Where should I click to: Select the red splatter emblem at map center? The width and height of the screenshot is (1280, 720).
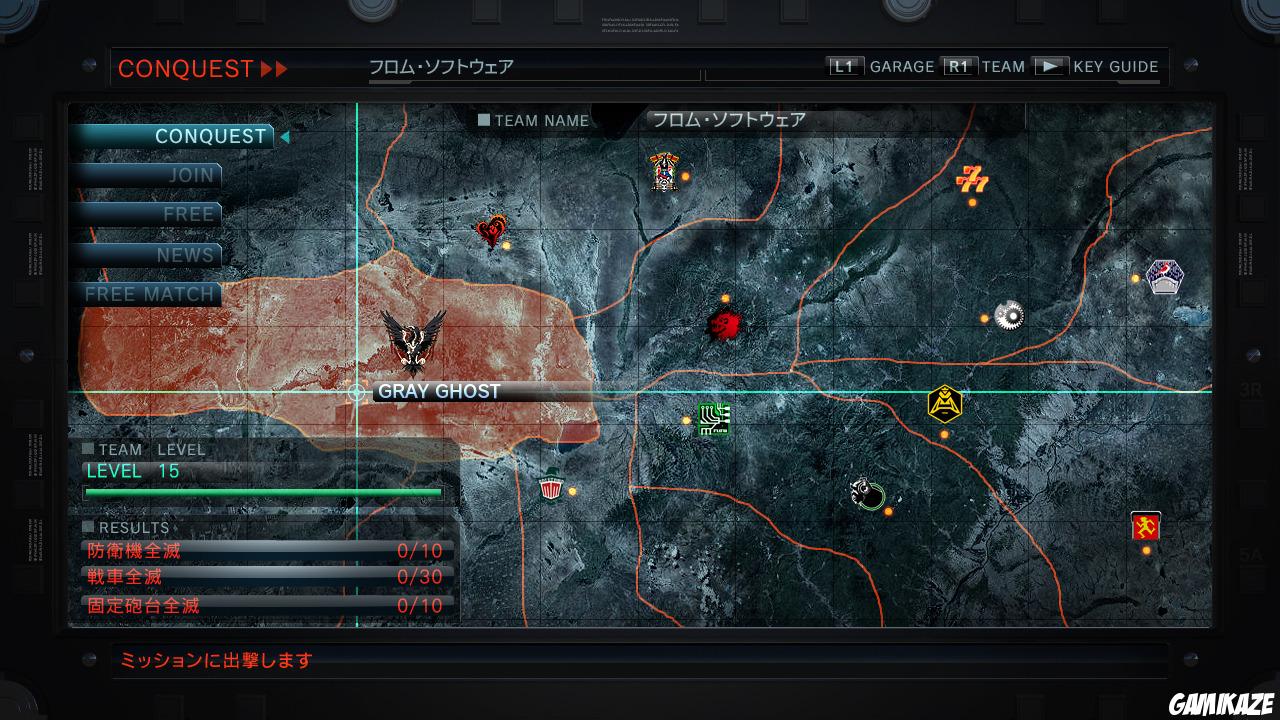pos(724,324)
